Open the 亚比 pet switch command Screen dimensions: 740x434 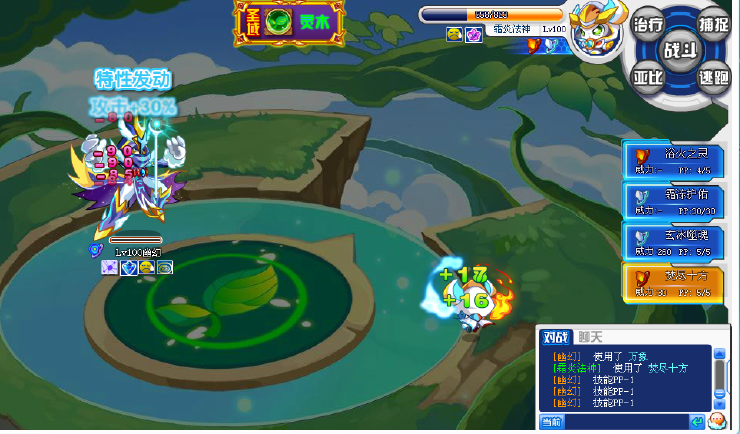click(x=649, y=76)
